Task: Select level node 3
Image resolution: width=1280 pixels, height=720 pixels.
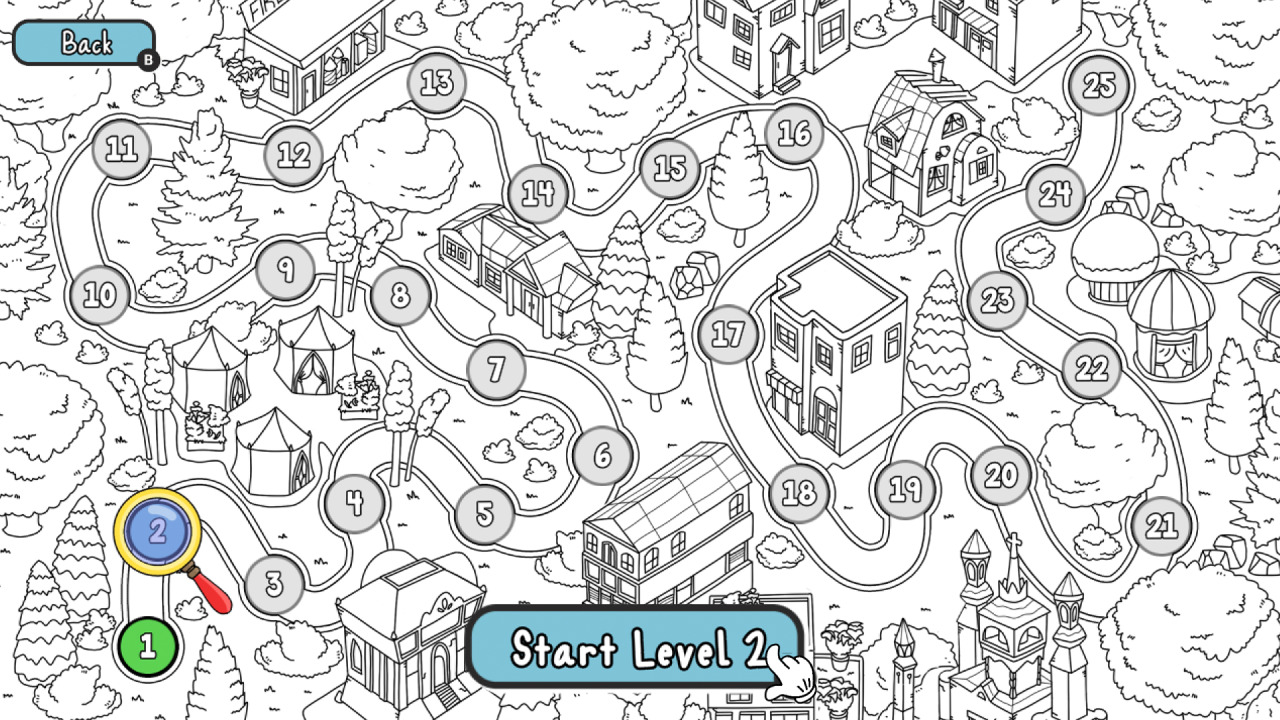Action: point(274,585)
